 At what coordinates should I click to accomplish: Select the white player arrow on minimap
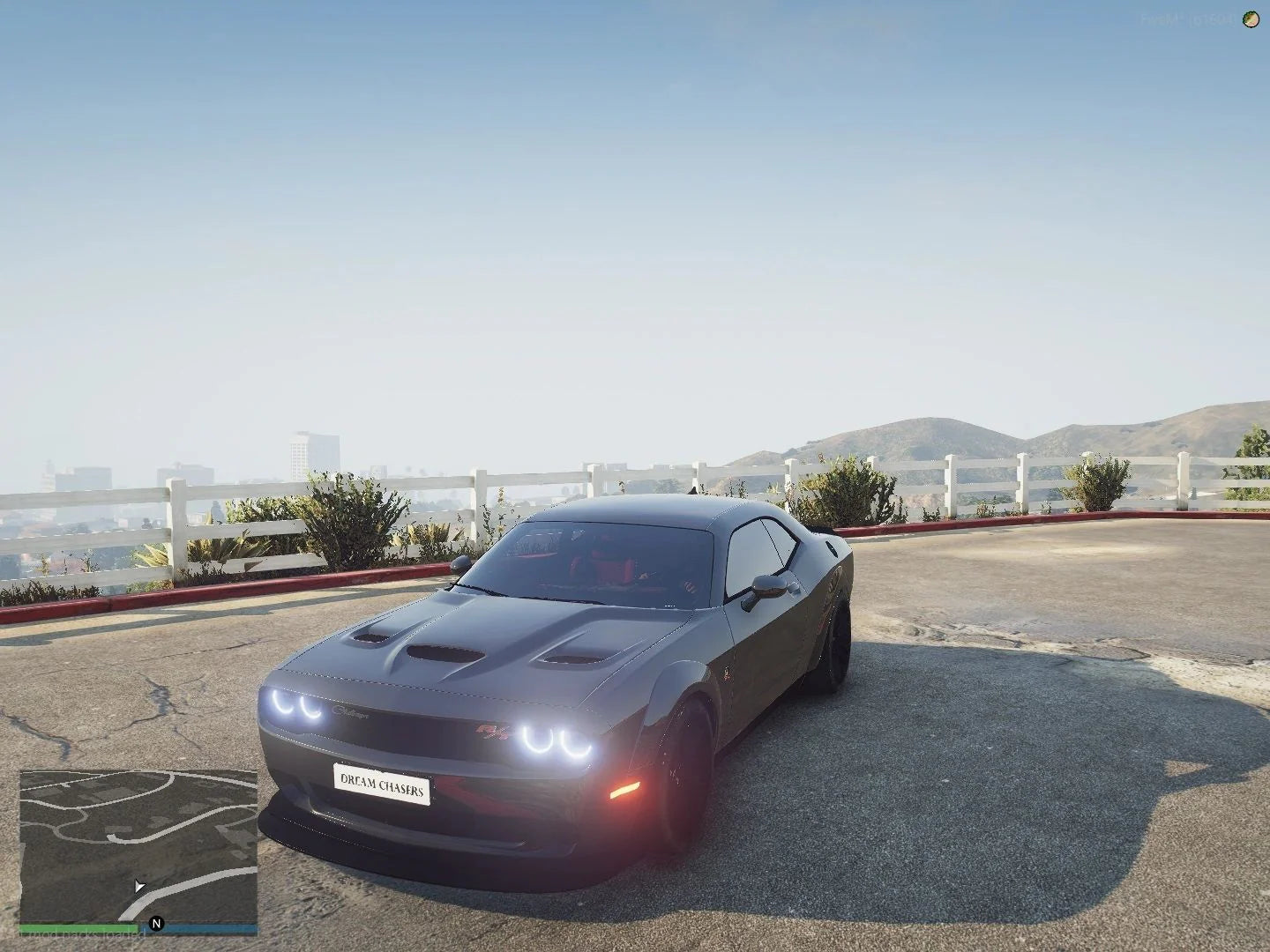click(139, 886)
